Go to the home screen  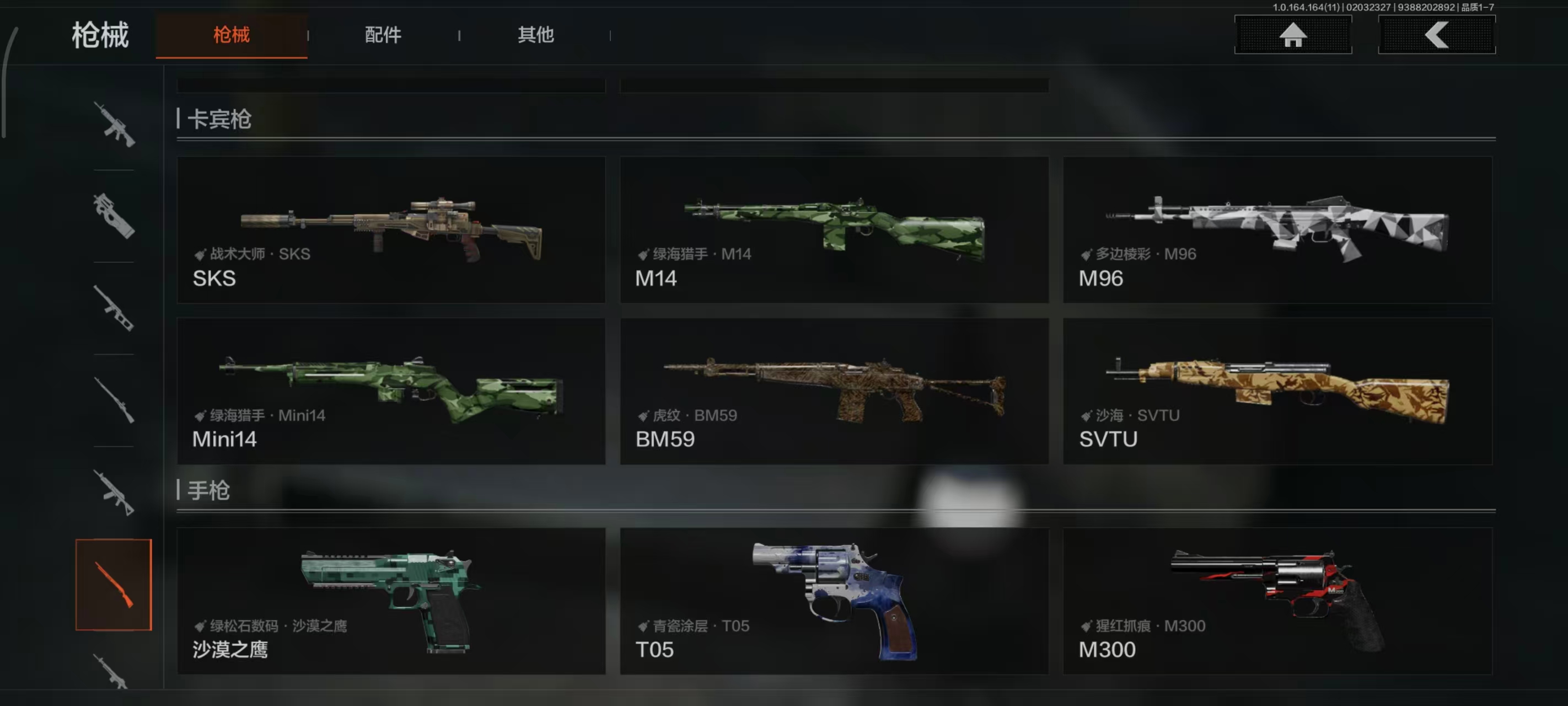pos(1292,35)
